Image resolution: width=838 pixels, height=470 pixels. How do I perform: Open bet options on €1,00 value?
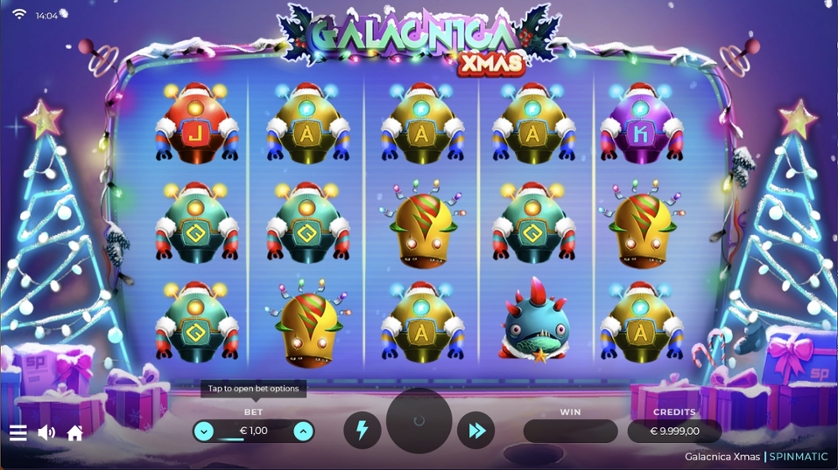coord(254,431)
